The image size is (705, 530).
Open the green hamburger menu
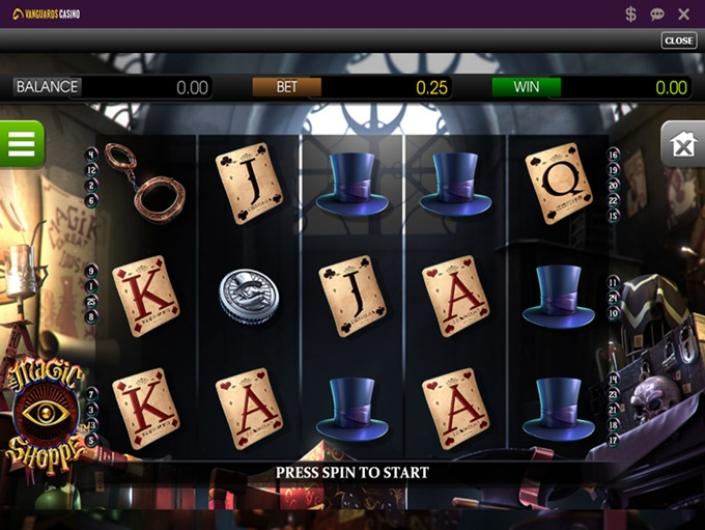pyautogui.click(x=21, y=144)
